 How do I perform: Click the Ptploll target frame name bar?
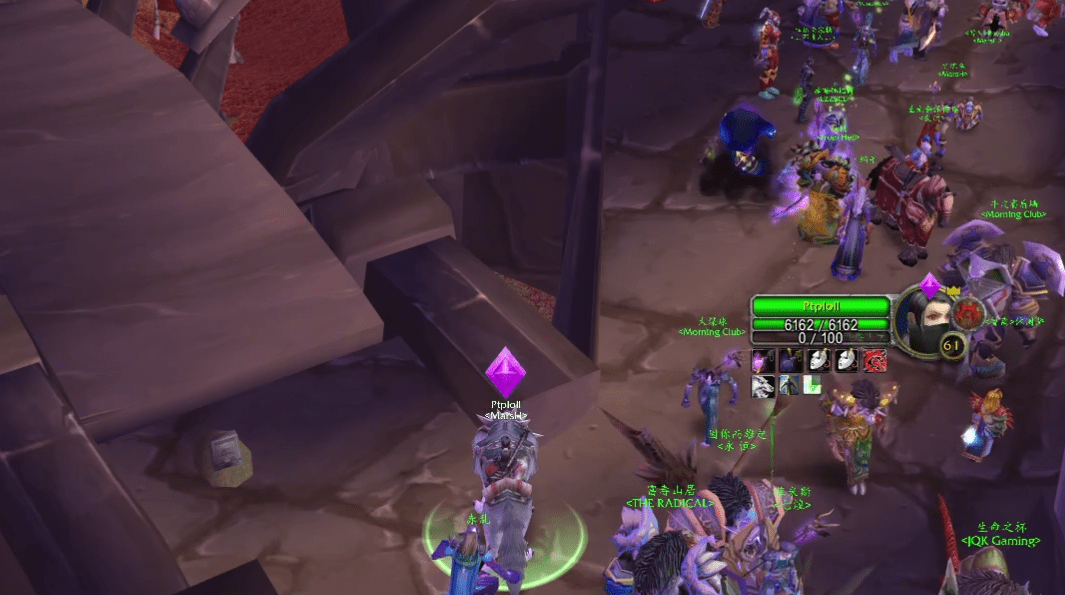820,306
